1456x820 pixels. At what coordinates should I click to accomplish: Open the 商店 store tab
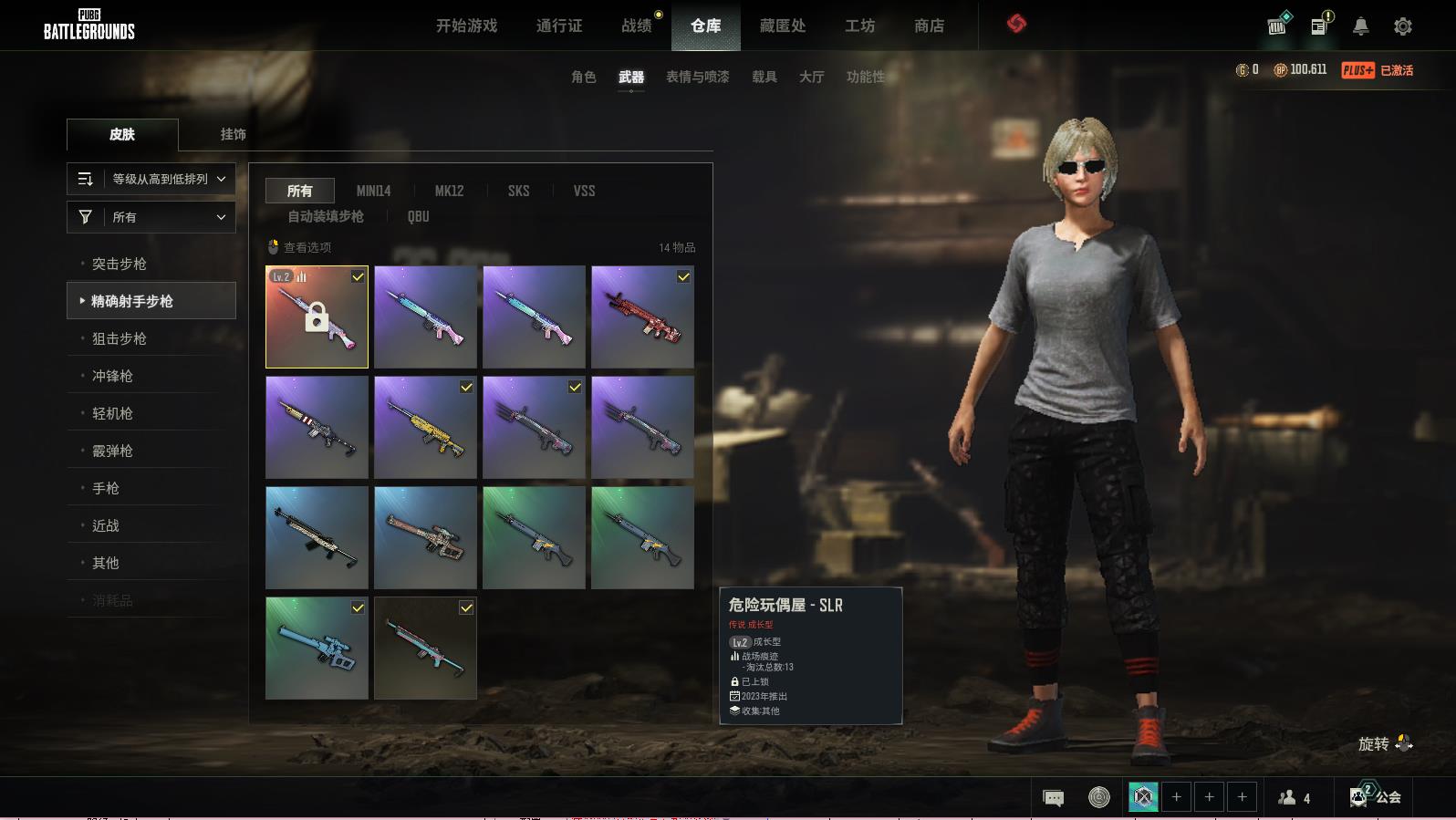coord(929,26)
